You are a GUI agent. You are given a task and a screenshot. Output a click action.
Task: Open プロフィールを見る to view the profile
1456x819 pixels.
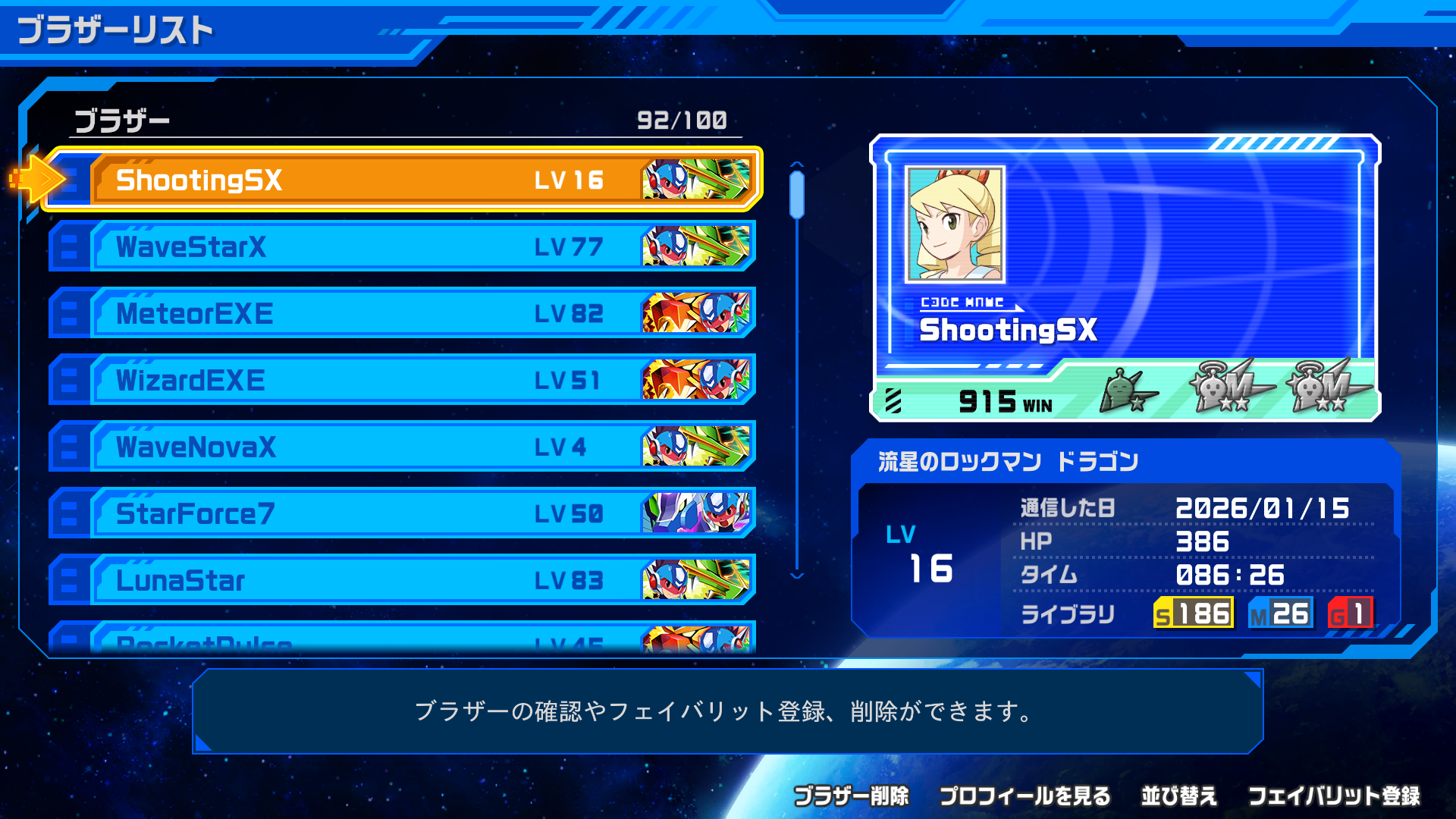(1025, 796)
